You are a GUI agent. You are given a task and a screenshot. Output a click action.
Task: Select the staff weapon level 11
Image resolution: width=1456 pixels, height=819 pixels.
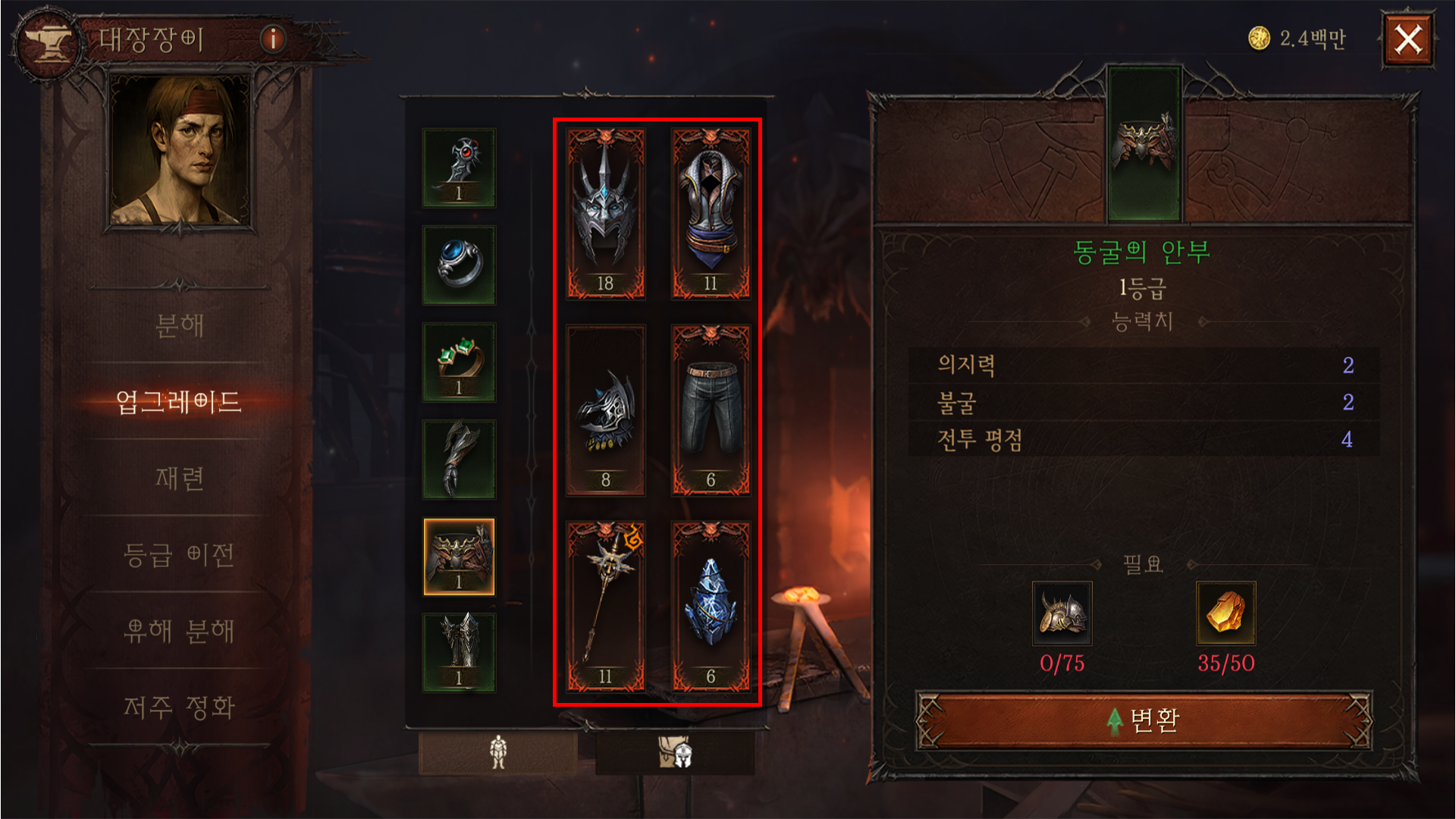click(605, 607)
